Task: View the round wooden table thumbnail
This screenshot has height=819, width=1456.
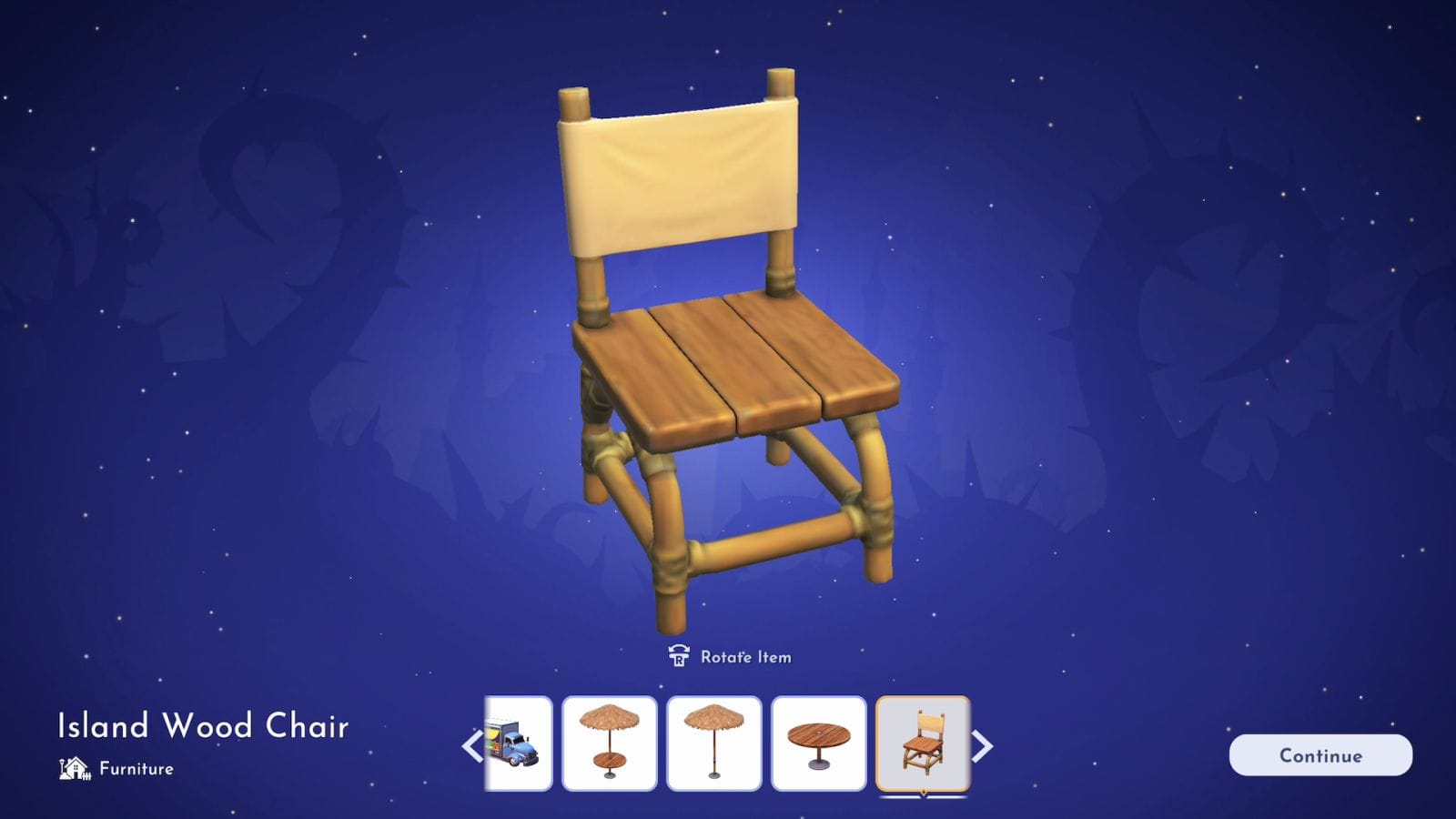Action: click(x=818, y=743)
